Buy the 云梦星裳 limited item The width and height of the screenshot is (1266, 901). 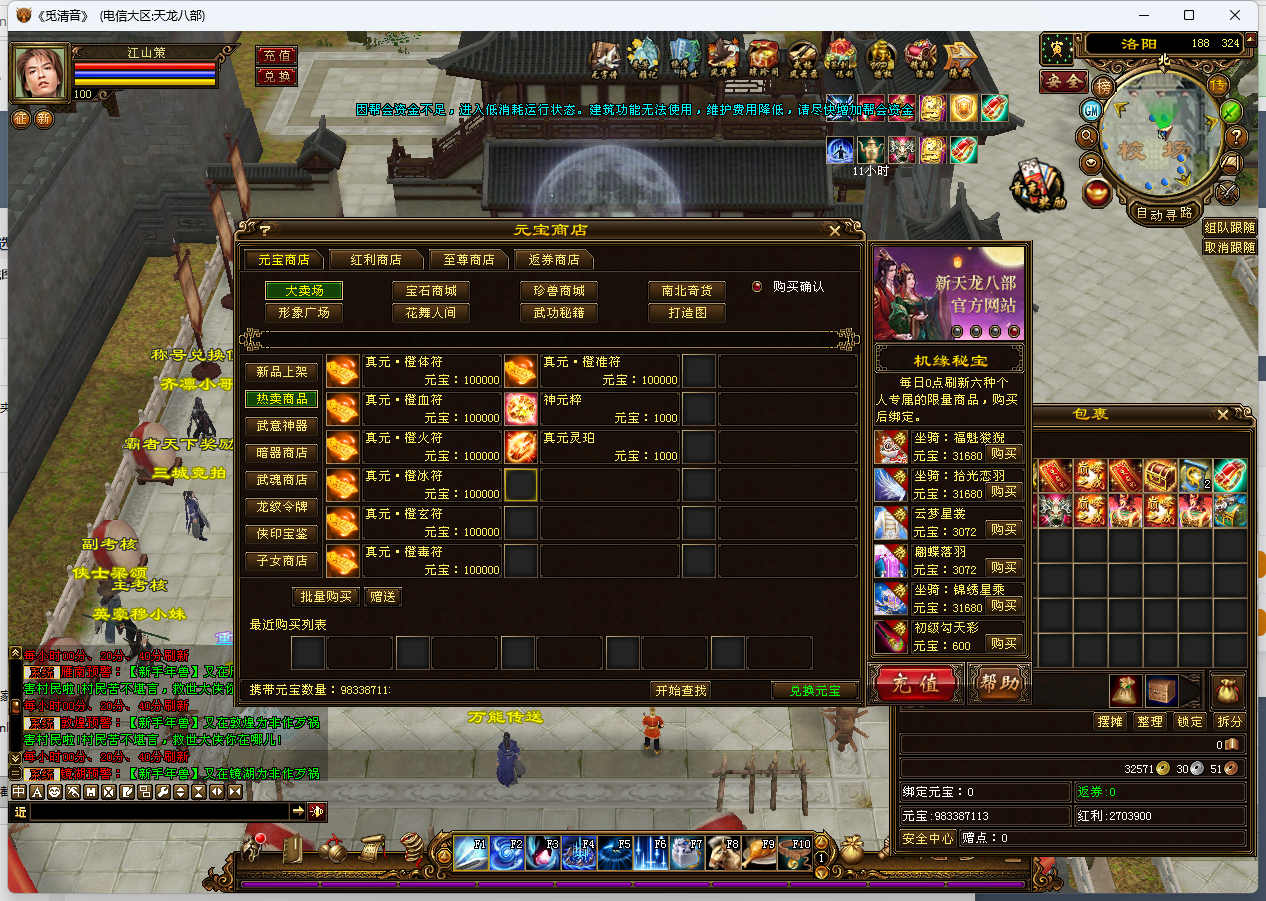click(x=1004, y=530)
